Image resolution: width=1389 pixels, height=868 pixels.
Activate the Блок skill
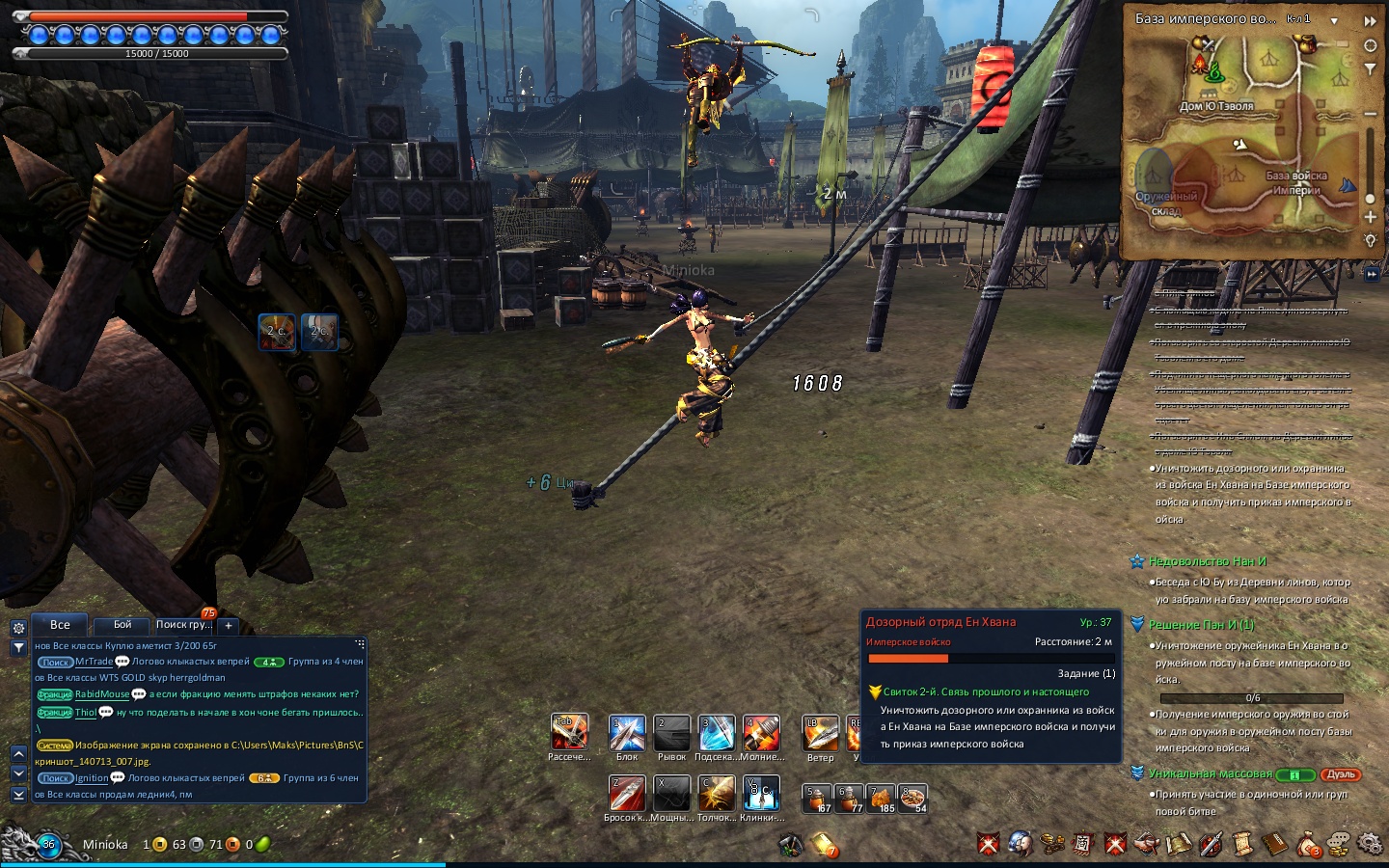627,734
